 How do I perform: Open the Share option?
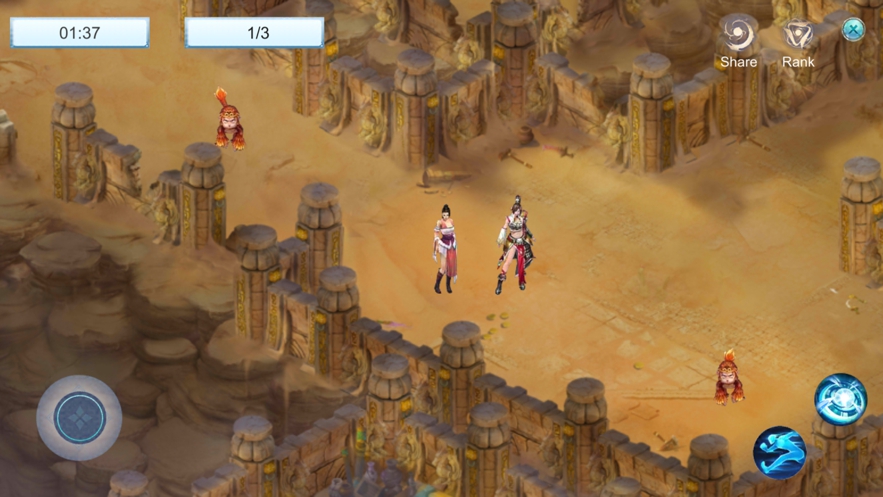click(x=738, y=38)
